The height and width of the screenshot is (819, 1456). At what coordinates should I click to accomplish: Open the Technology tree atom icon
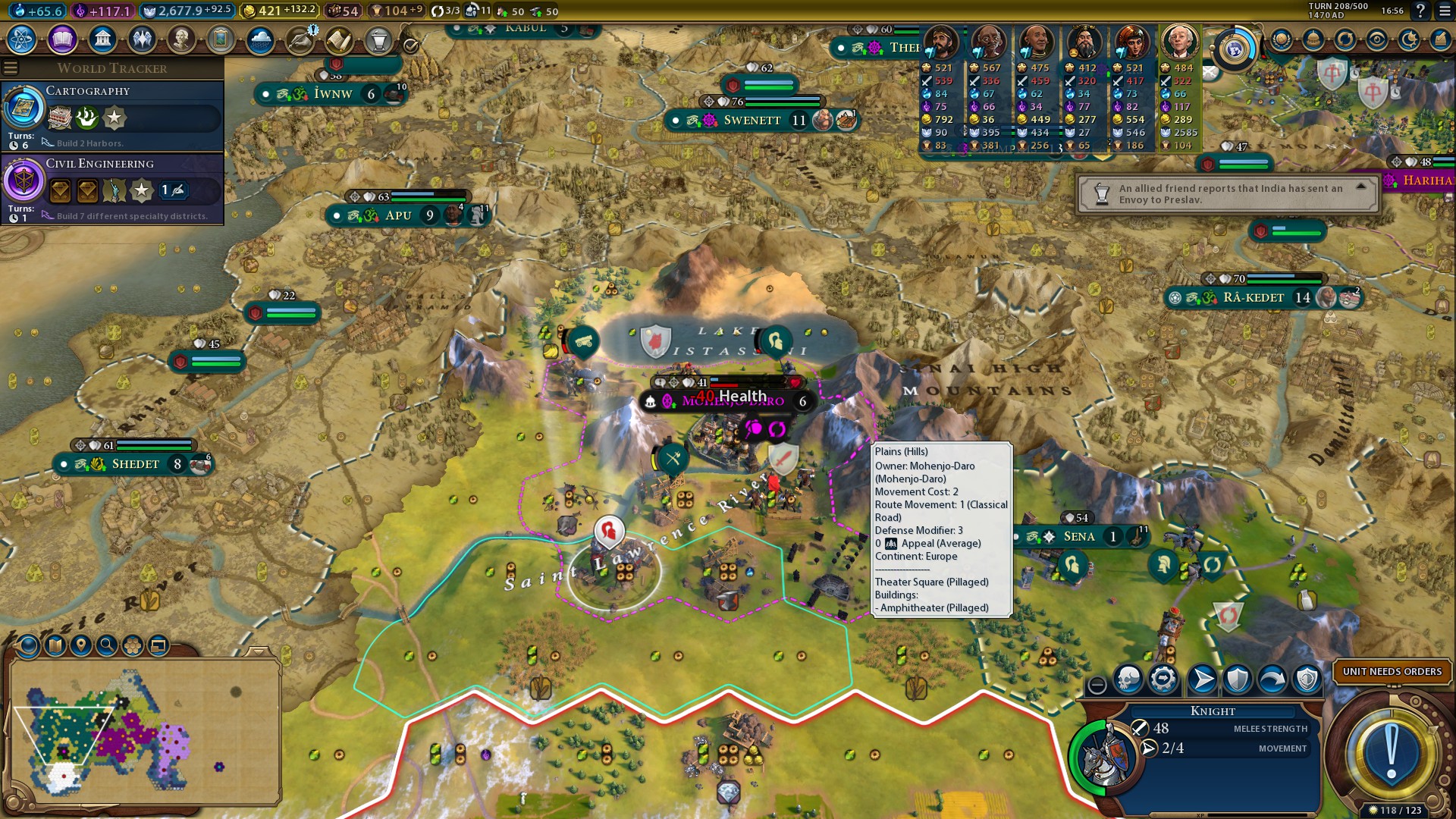click(x=22, y=39)
